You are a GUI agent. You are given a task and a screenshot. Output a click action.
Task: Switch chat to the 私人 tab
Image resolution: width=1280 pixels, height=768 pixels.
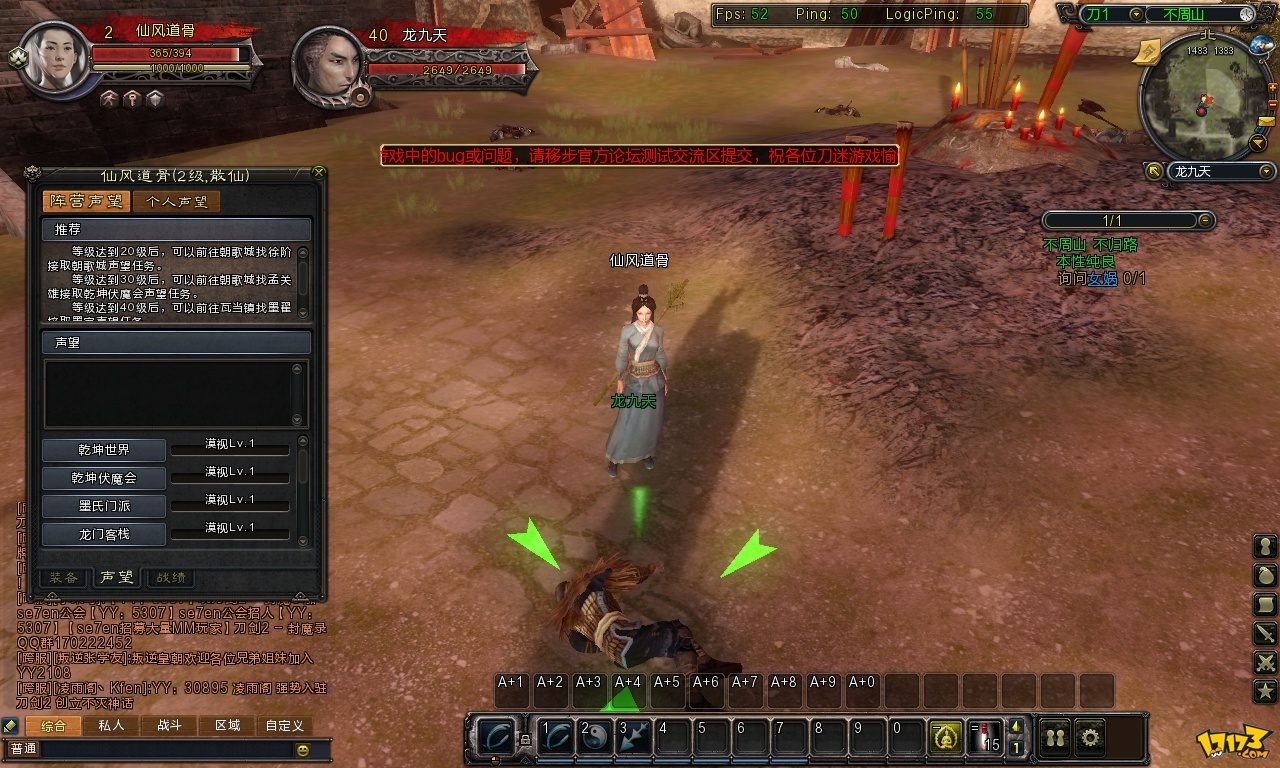(111, 726)
